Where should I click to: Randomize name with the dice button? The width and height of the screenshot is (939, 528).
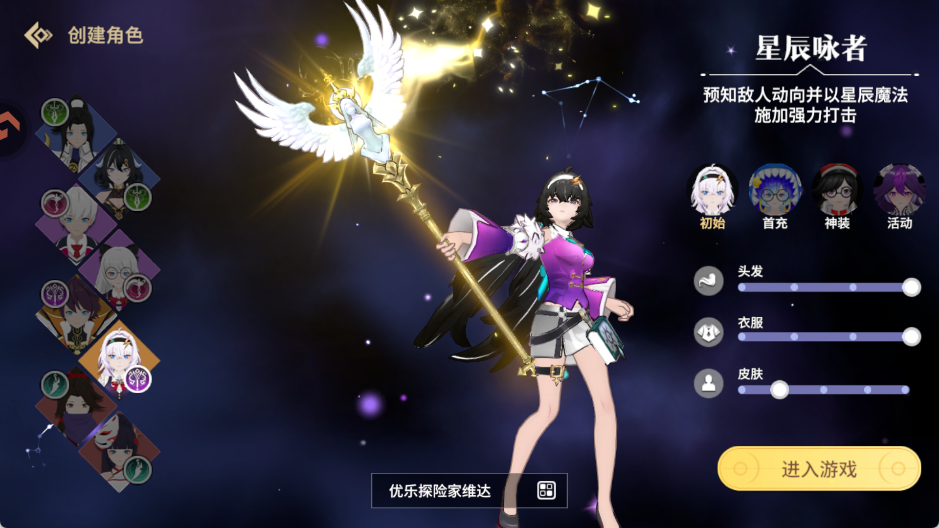click(546, 490)
